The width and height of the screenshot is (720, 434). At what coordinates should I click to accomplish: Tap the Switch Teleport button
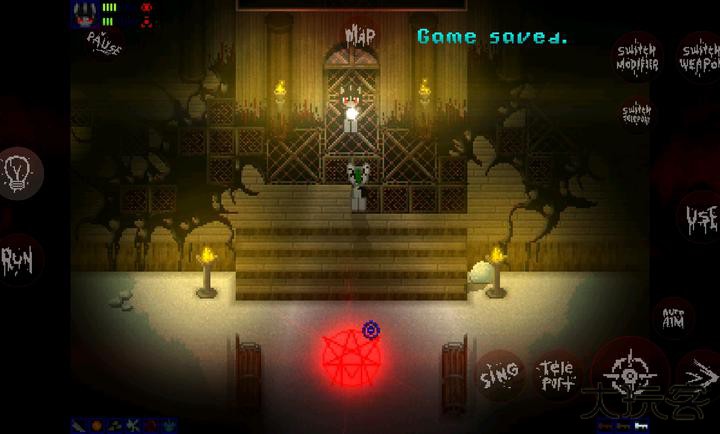pos(637,110)
